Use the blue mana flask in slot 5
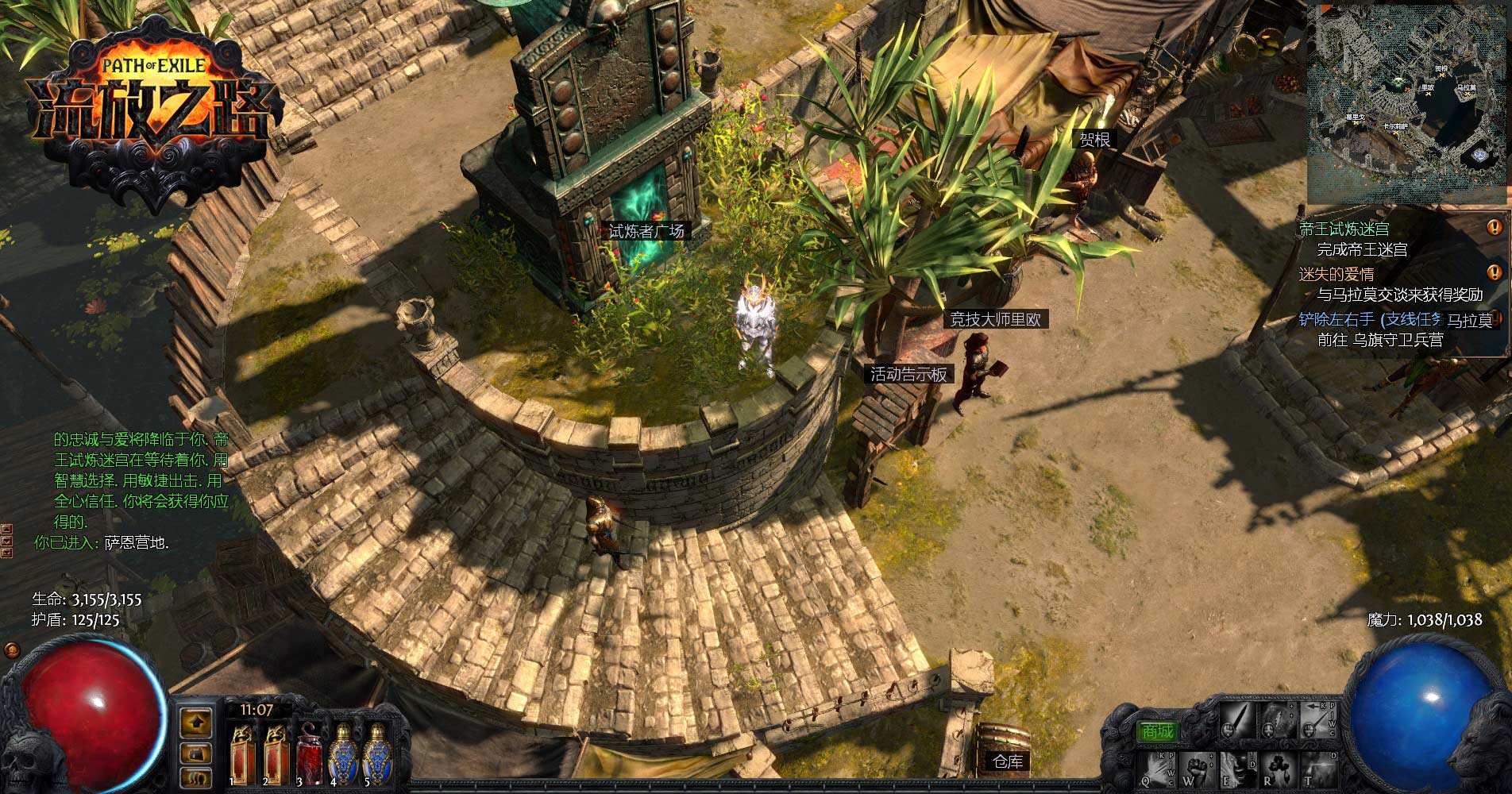The image size is (1512, 794). point(376,754)
